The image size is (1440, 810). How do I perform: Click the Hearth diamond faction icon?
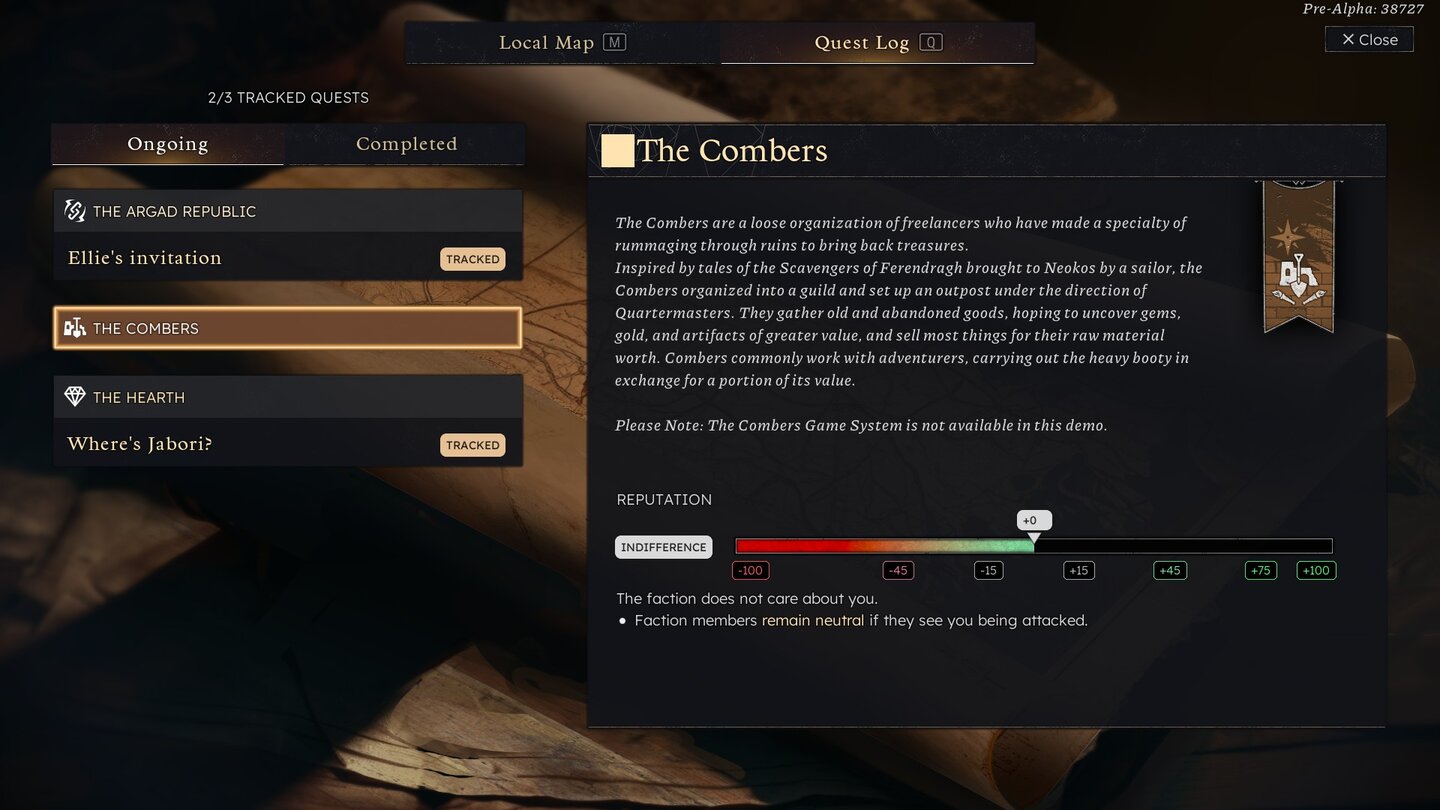point(74,396)
